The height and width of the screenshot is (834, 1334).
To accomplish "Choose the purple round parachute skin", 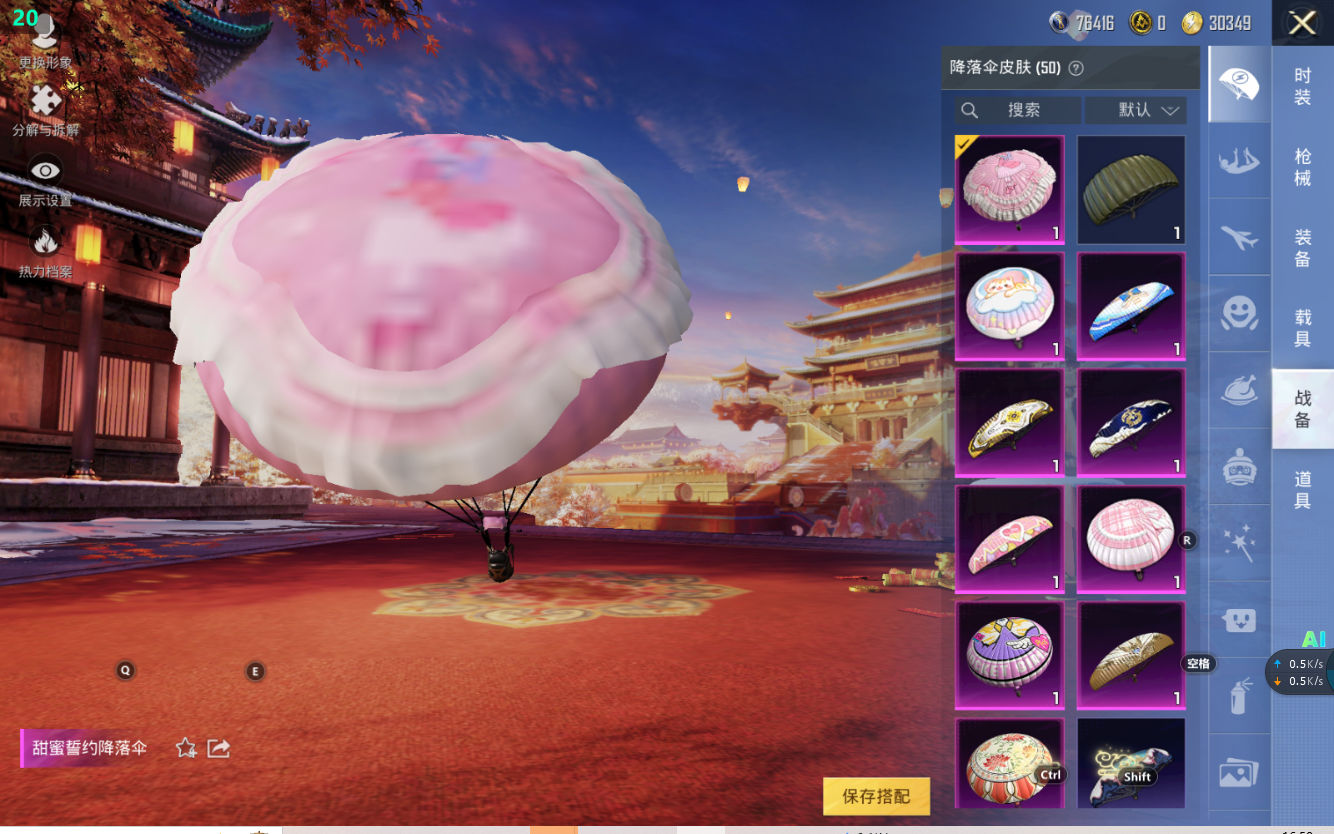I will coord(1009,656).
